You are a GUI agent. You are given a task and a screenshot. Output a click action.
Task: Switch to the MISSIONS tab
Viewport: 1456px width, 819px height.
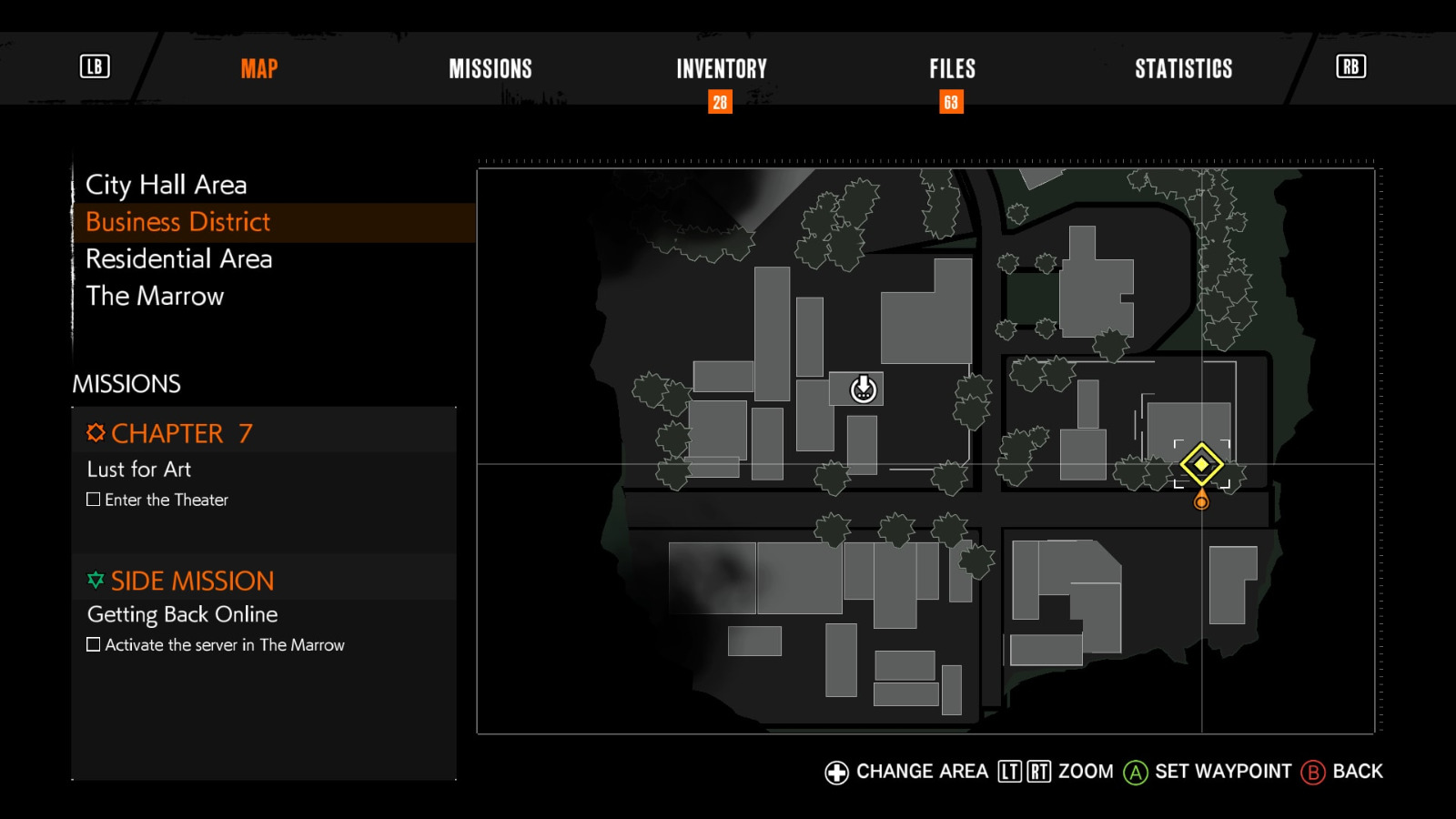click(490, 68)
